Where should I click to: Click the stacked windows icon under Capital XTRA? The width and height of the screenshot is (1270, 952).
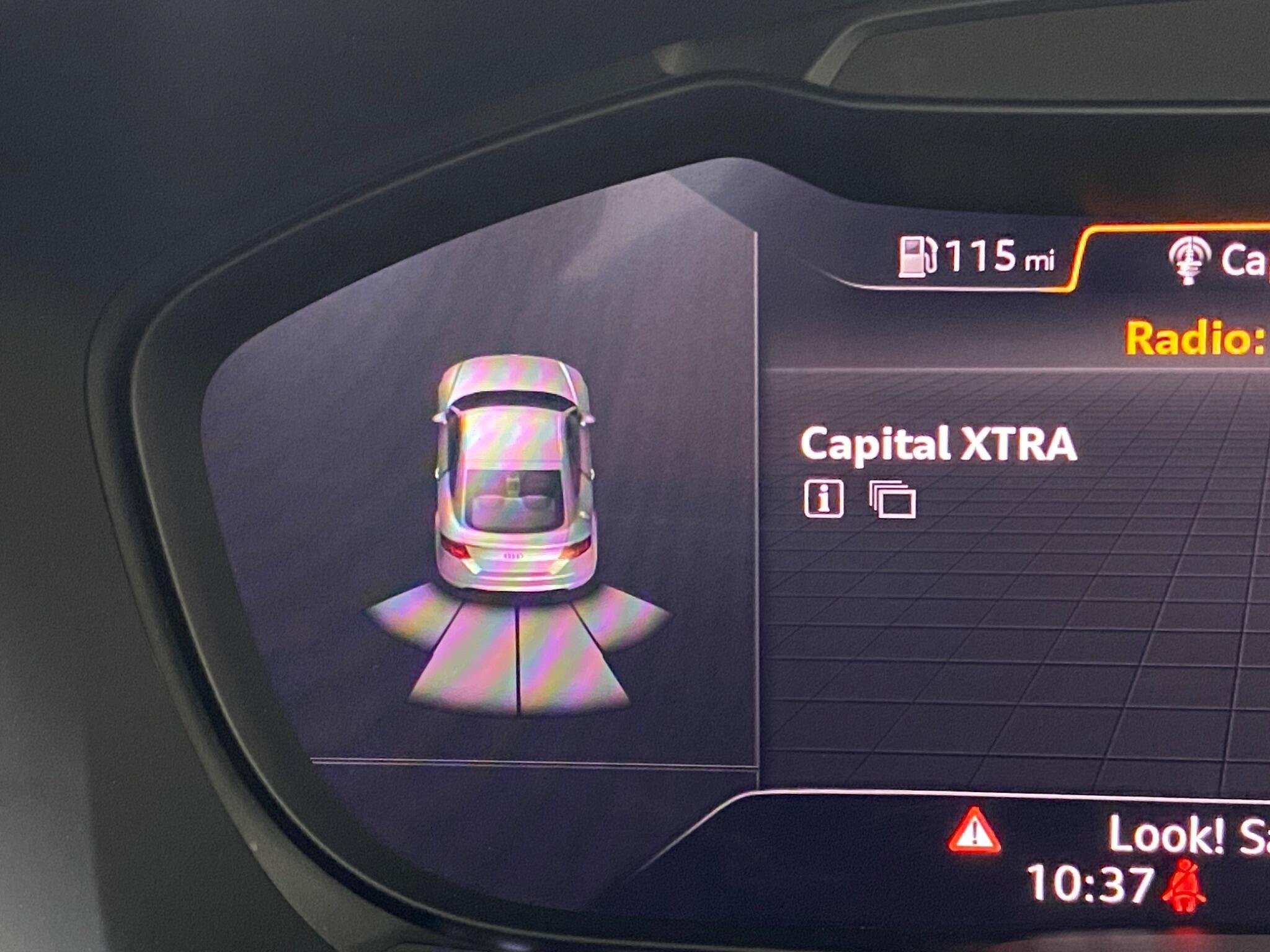point(893,499)
